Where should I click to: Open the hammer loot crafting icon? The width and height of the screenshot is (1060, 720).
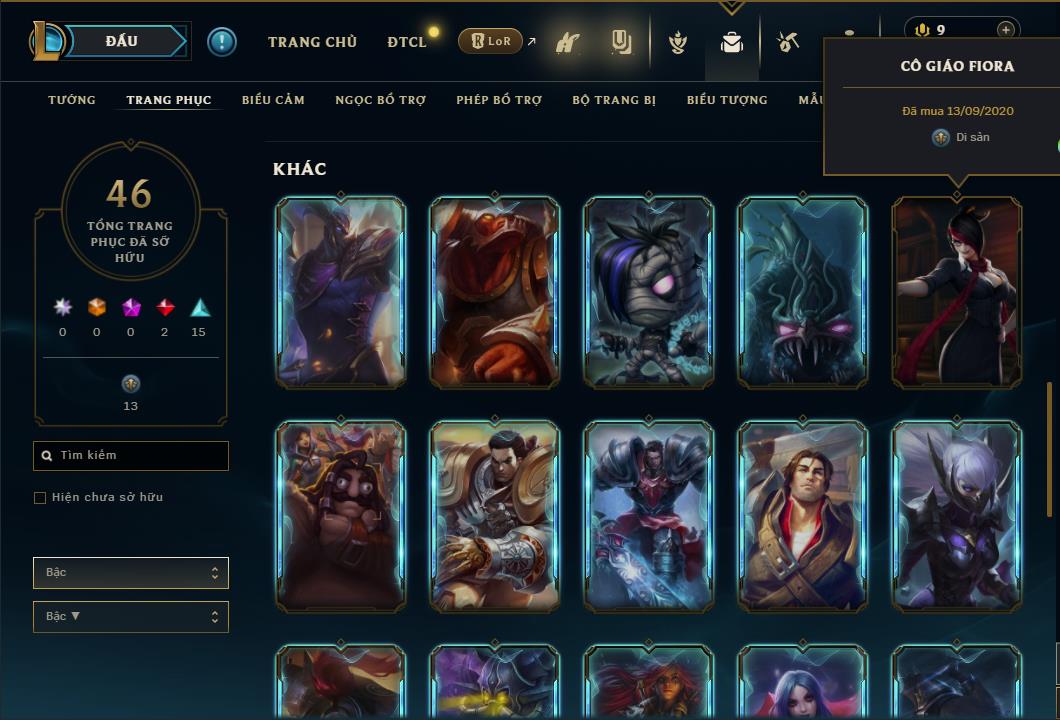click(x=788, y=42)
